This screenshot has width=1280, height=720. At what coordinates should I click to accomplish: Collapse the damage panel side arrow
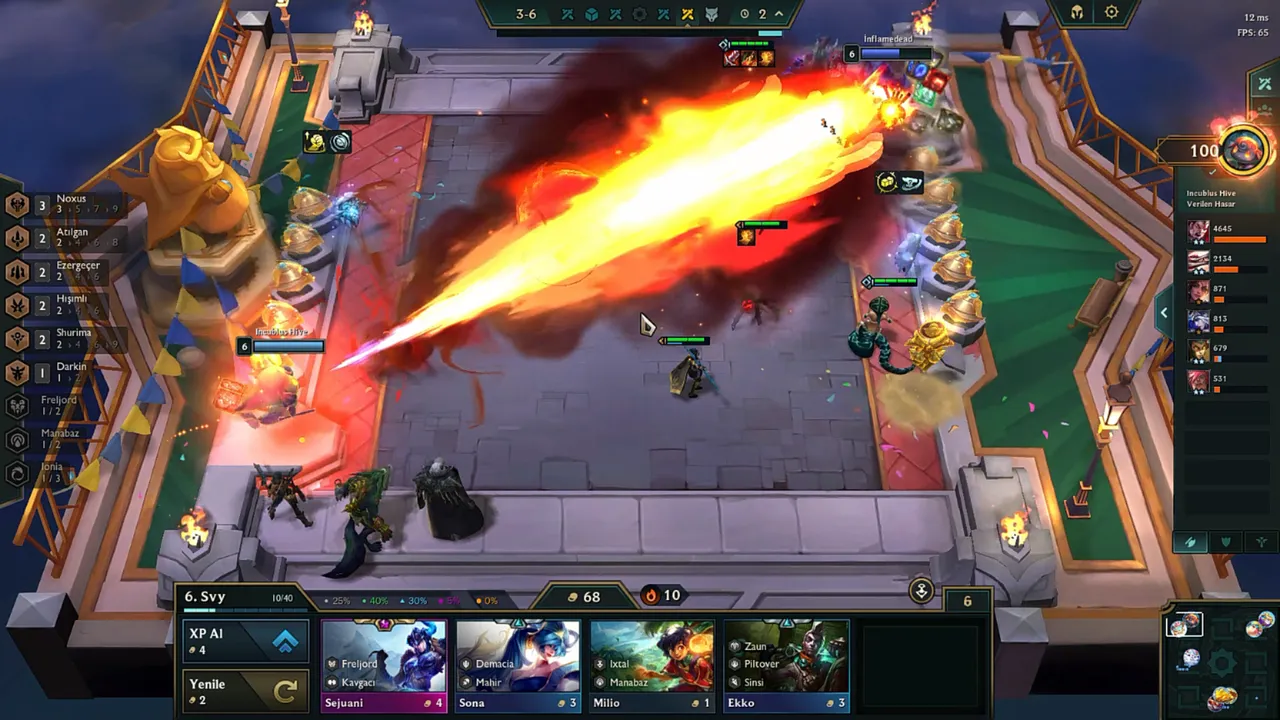(x=1164, y=313)
